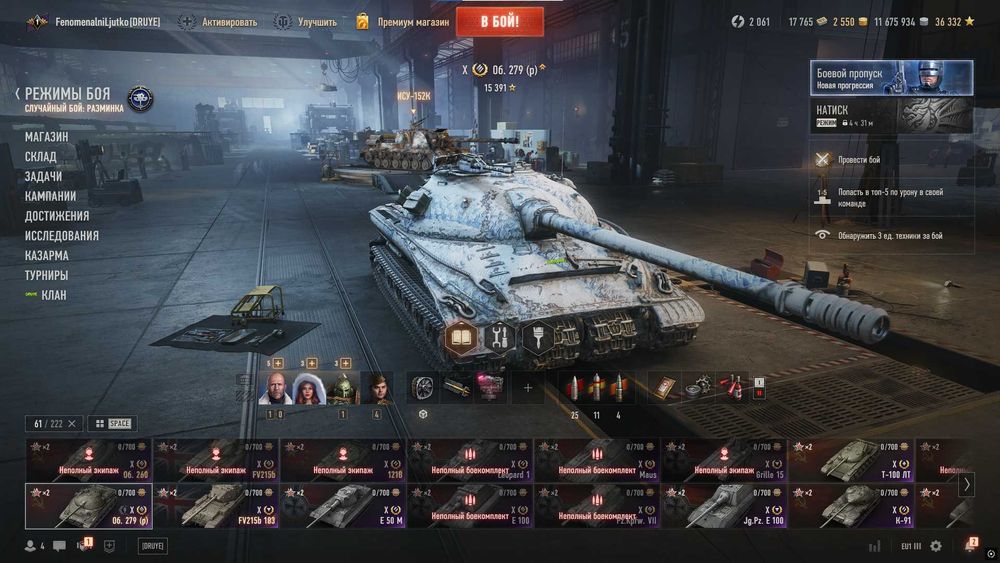Image resolution: width=1000 pixels, height=563 pixels.
Task: Open the Премиум магазин
Action: [x=404, y=21]
